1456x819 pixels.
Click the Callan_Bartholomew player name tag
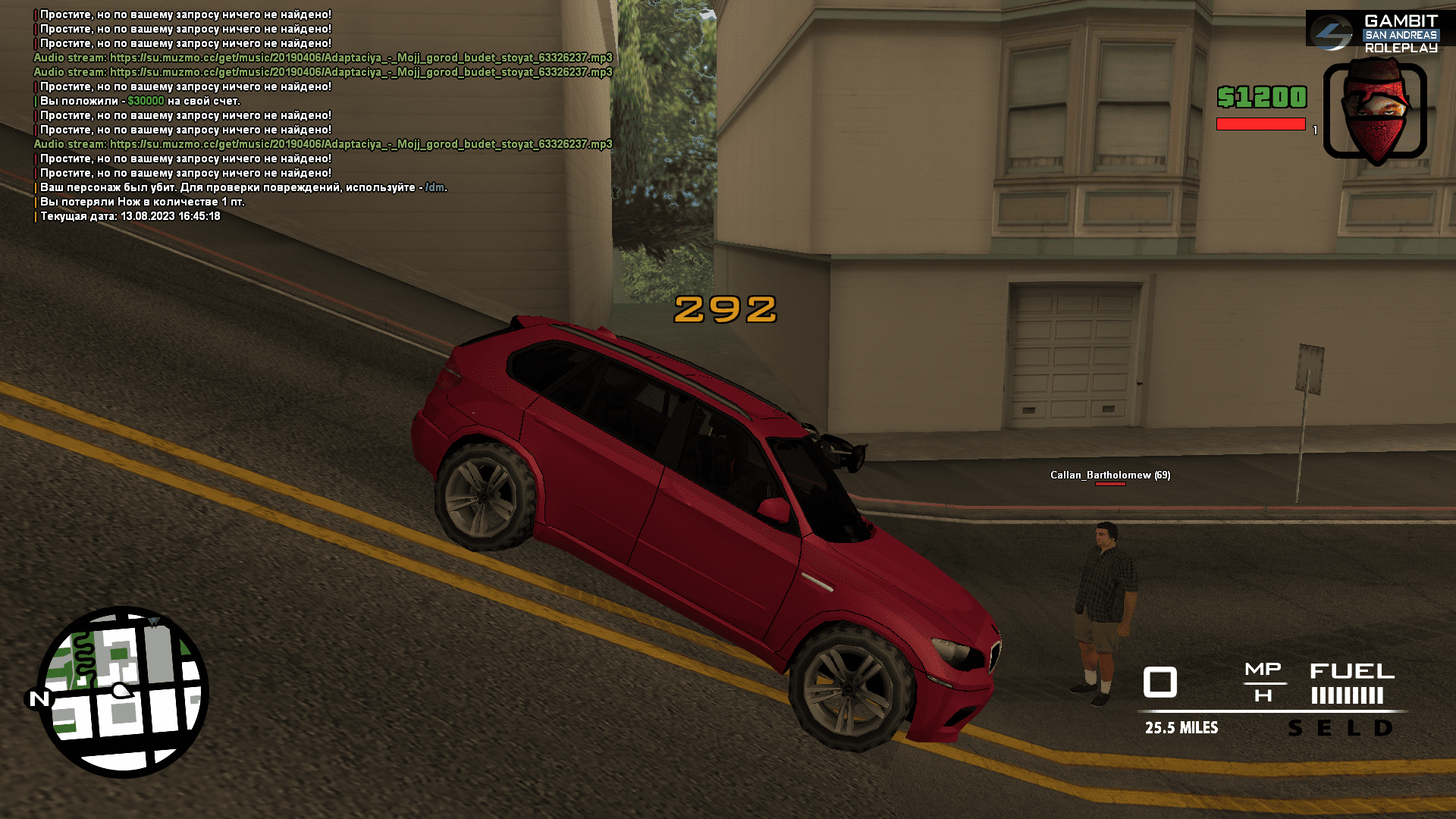point(1109,475)
